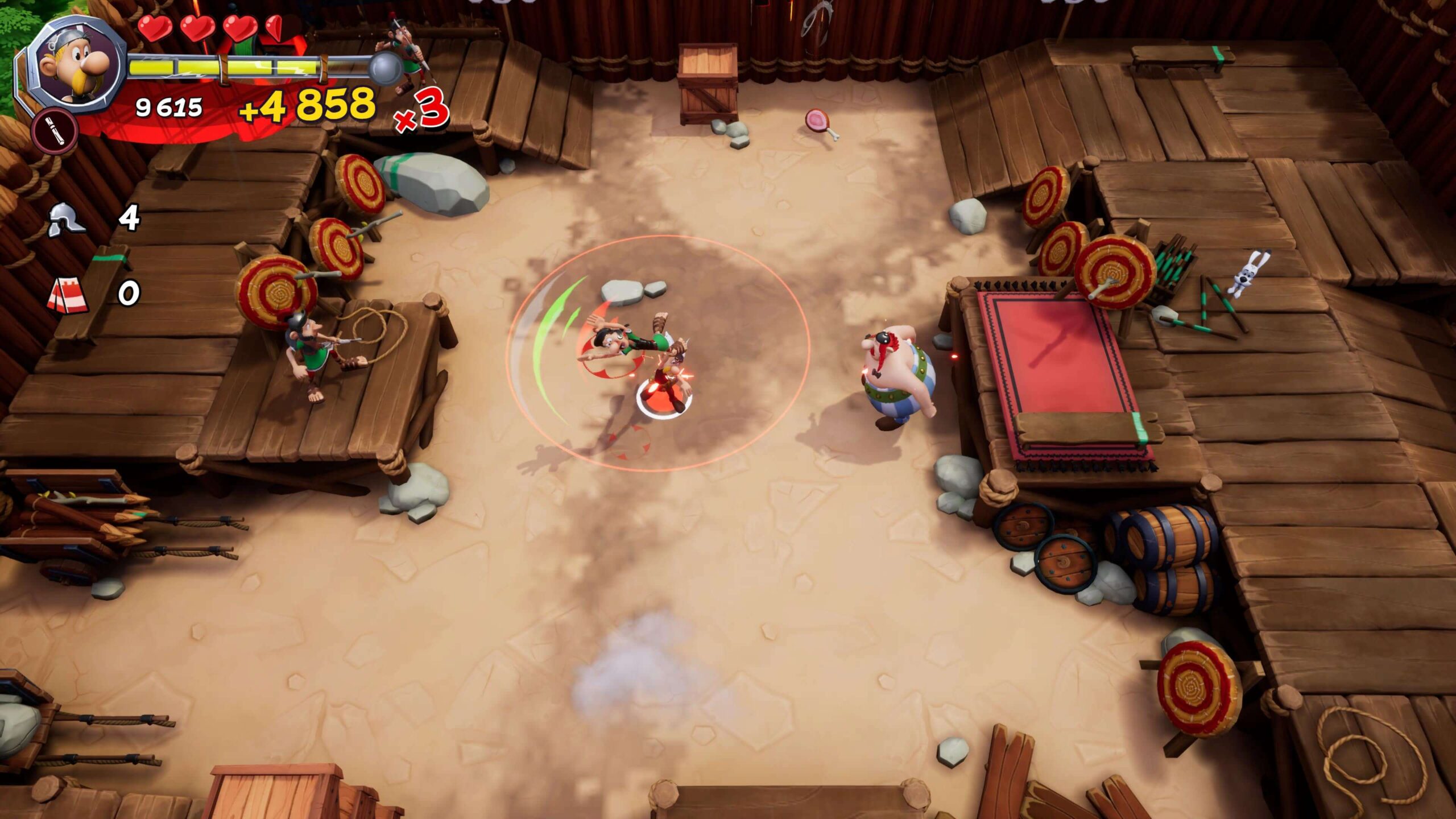The image size is (1456, 819).
Task: Click the Roman helmet counter icon
Action: coord(66,219)
